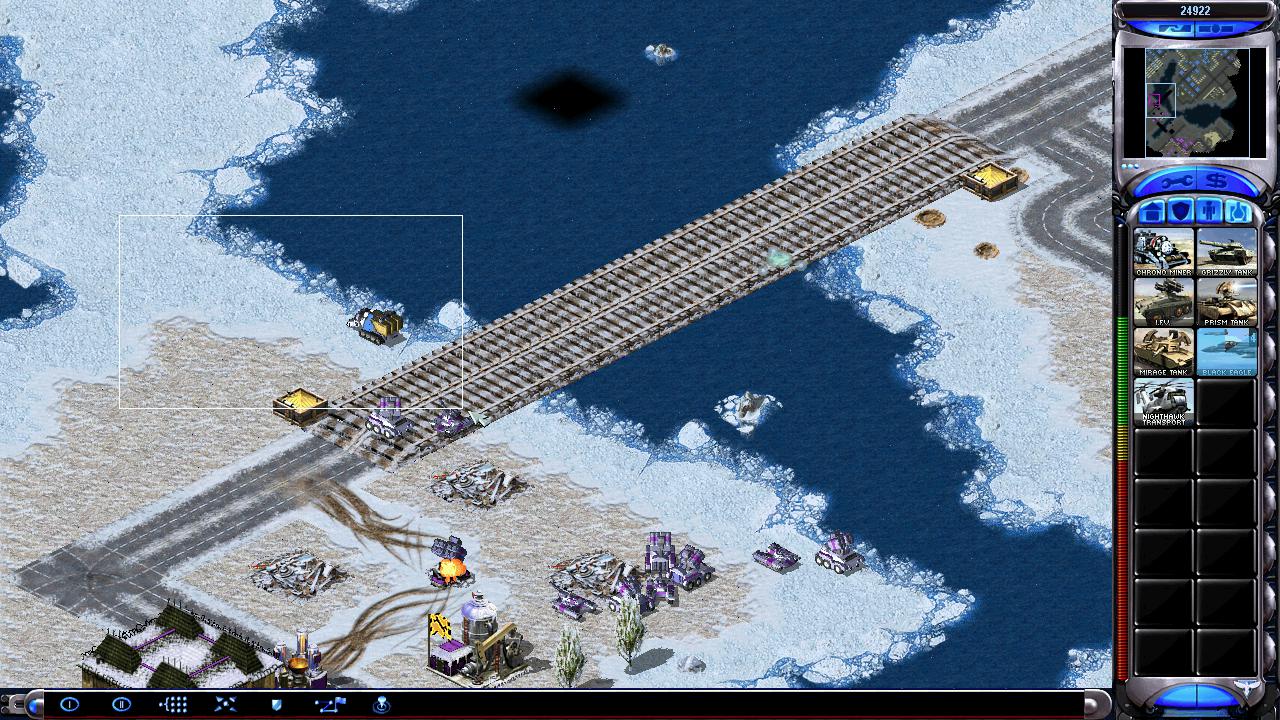This screenshot has height=720, width=1280.
Task: Activate the sell dollar-sign button
Action: click(1217, 181)
